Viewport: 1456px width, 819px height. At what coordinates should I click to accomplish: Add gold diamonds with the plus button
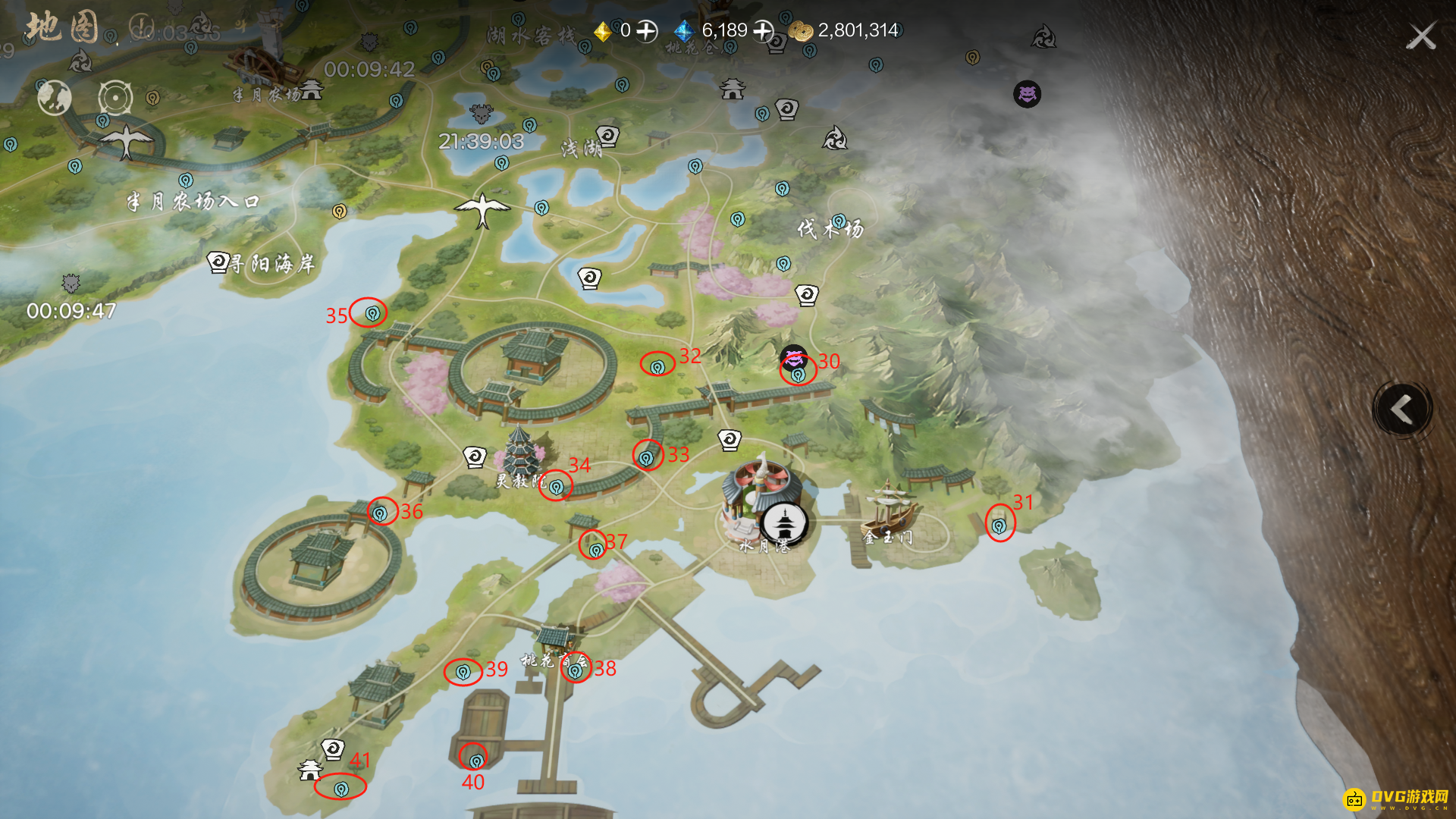646,31
